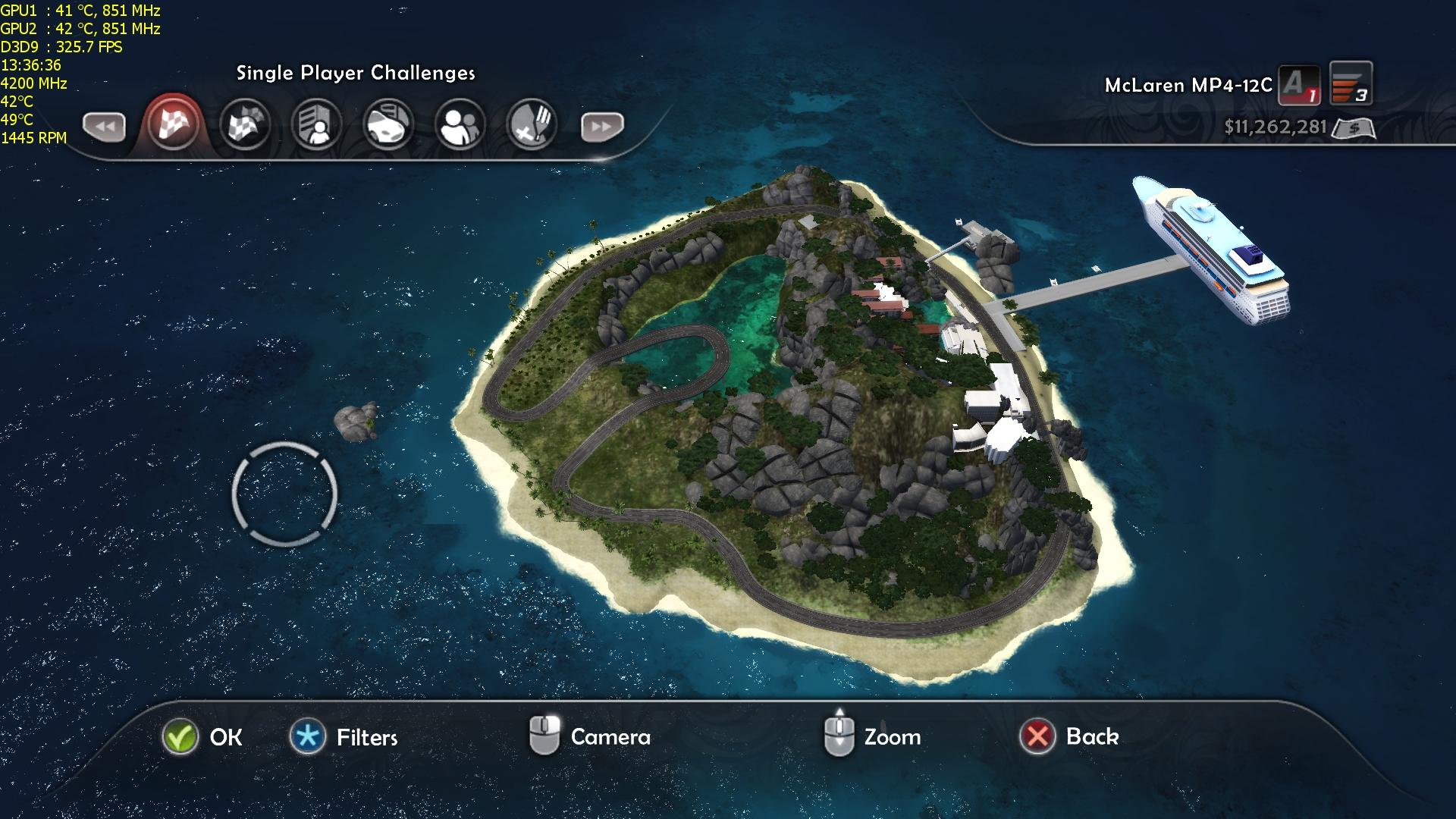The image size is (1456, 819).
Task: Confirm with the green OK button
Action: 180,737
